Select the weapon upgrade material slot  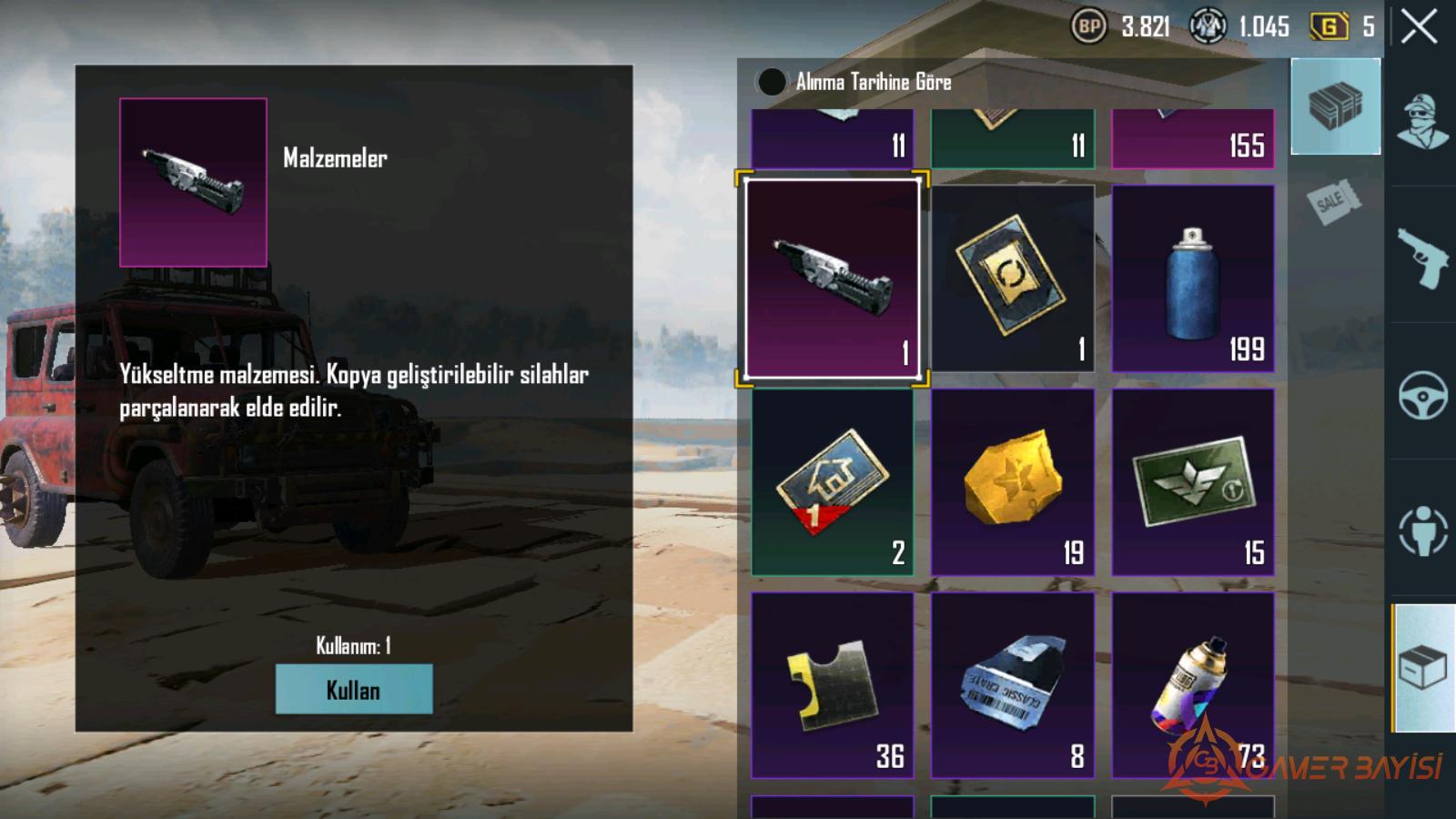[832, 278]
